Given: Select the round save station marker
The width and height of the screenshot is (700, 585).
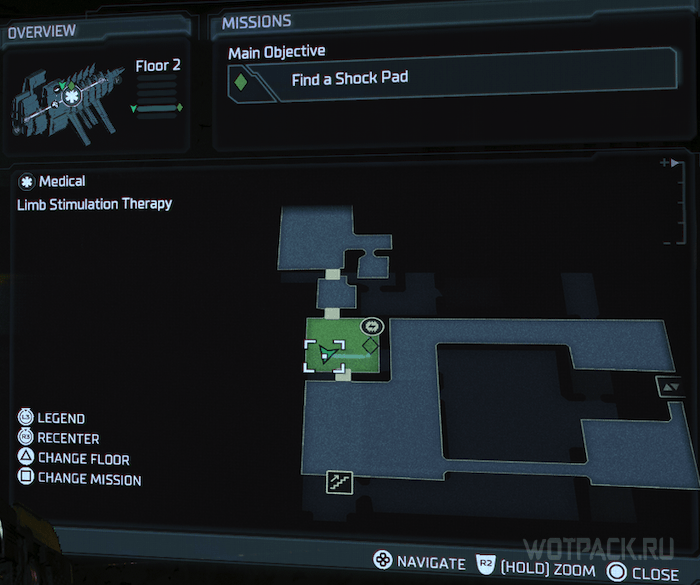Looking at the screenshot, I should (x=372, y=326).
